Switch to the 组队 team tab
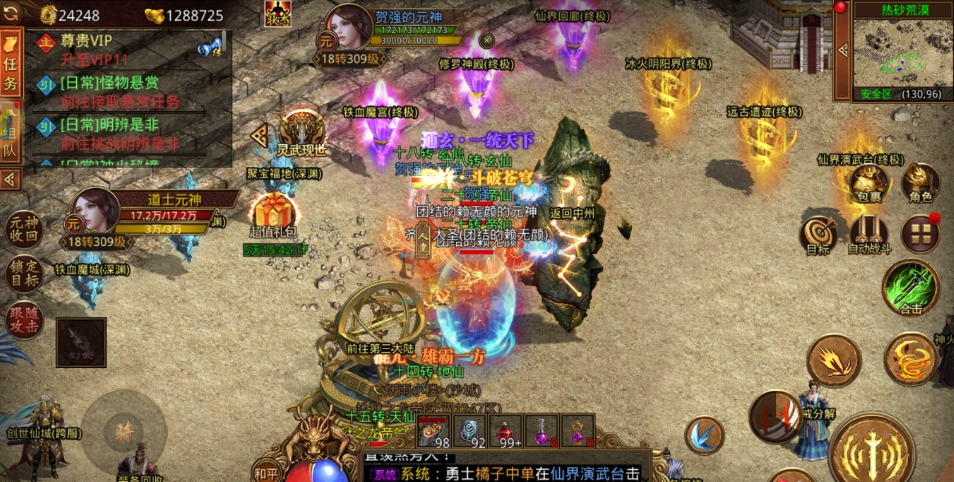Image resolution: width=954 pixels, height=482 pixels. (x=11, y=139)
